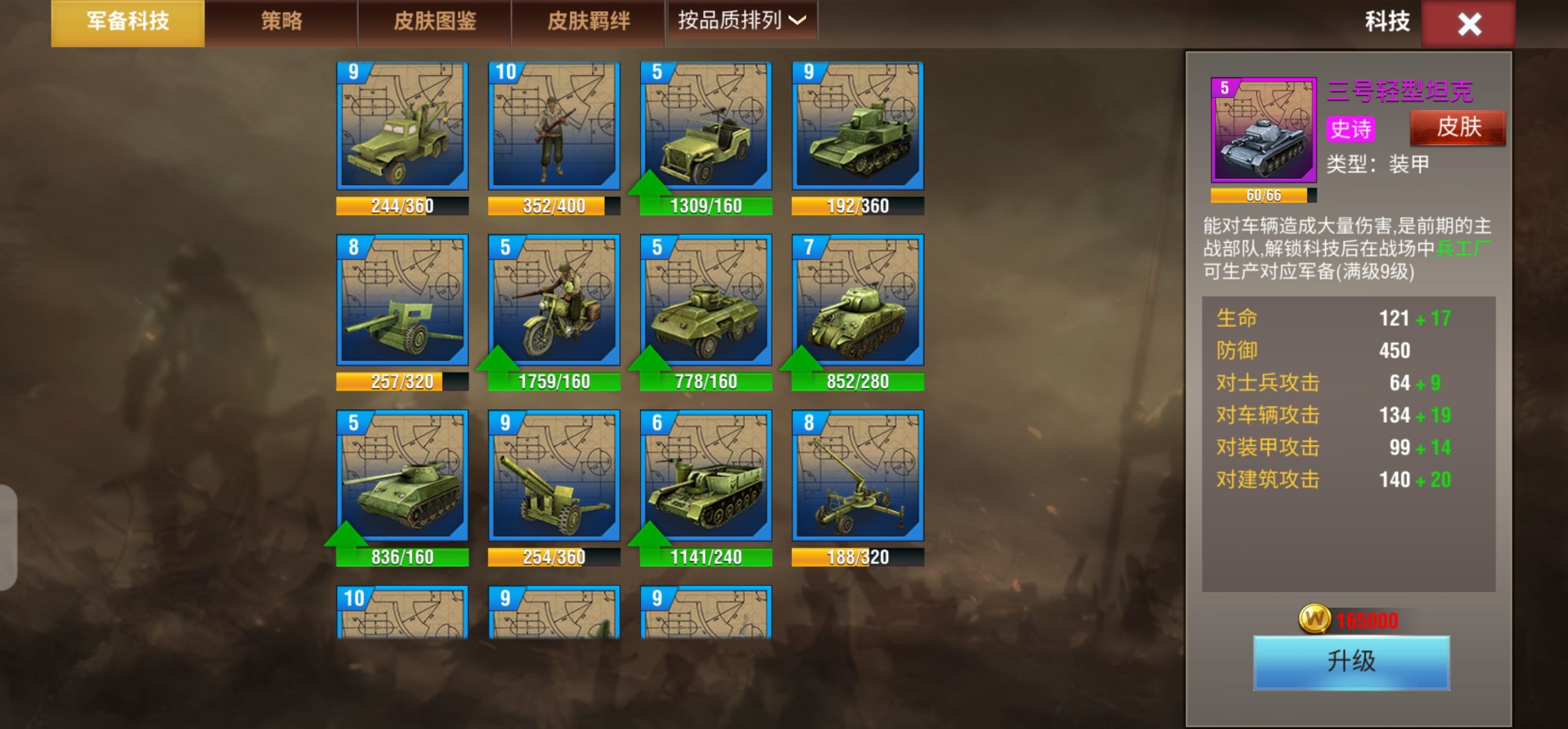Select the tank card showing 836/160

[402, 476]
